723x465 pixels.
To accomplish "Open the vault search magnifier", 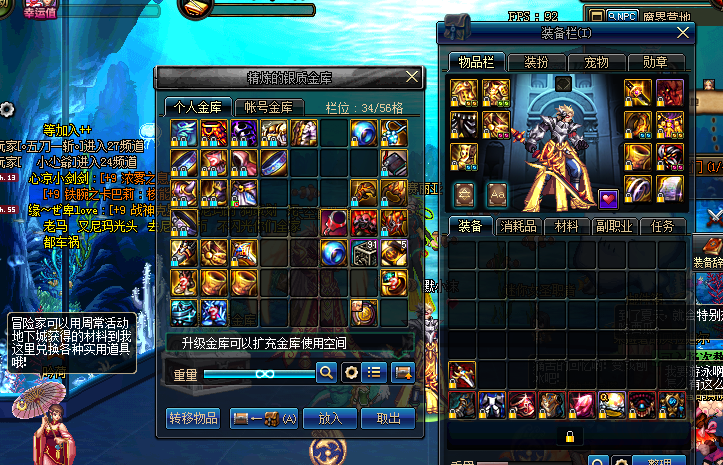I will point(326,372).
